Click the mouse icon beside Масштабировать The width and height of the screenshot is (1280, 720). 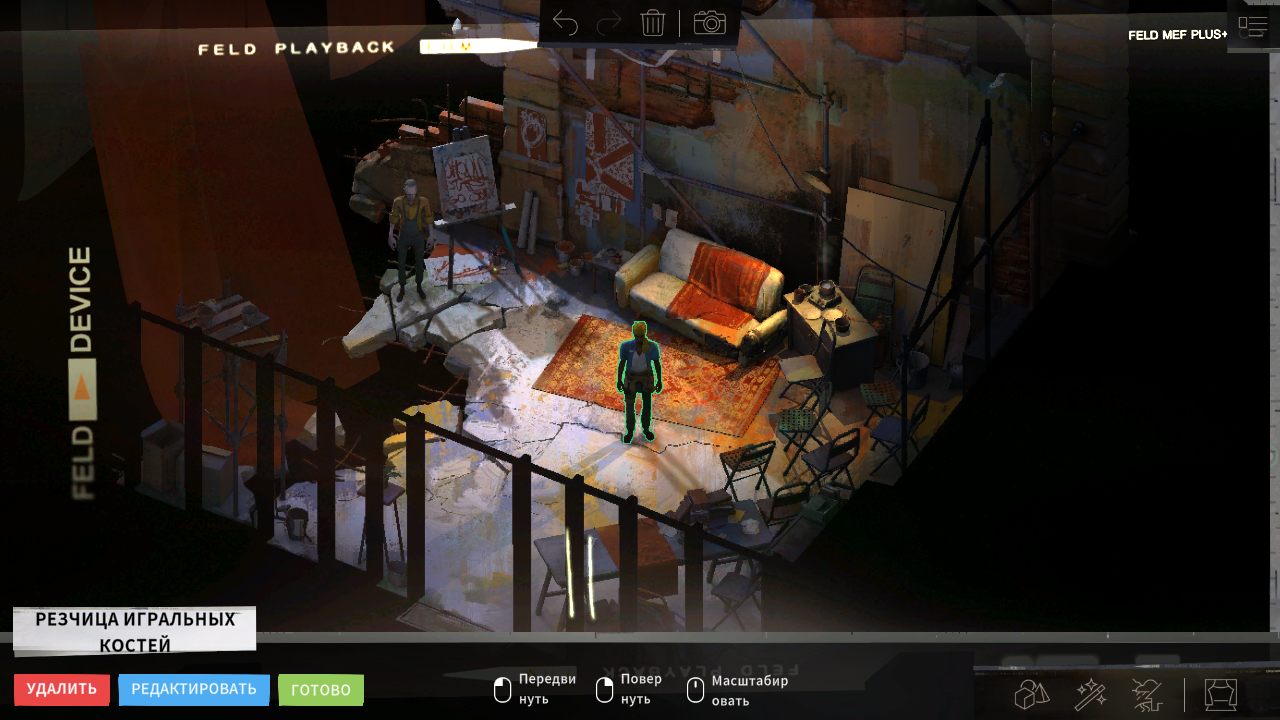(x=694, y=689)
